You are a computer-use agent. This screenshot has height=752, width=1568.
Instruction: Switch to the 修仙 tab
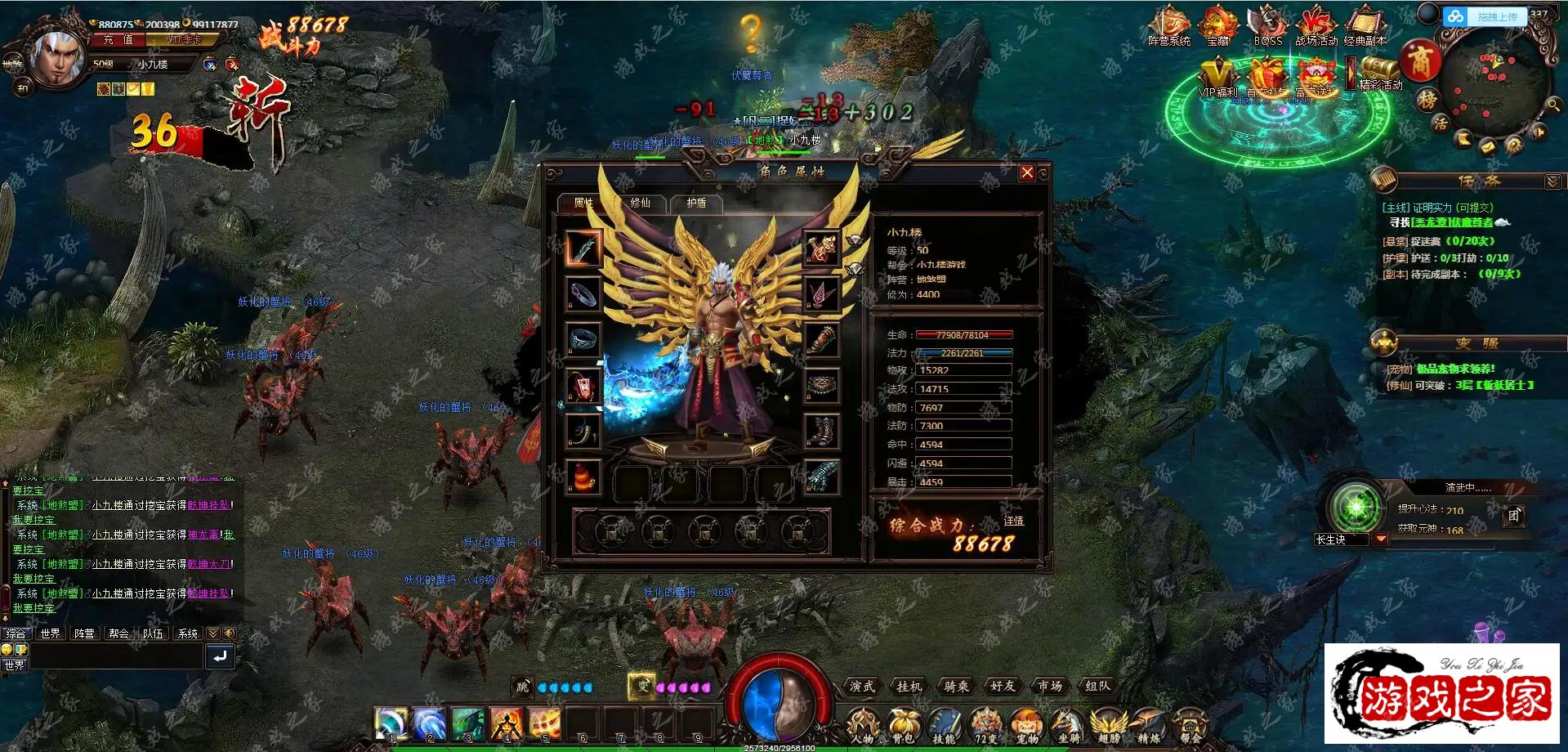(640, 203)
